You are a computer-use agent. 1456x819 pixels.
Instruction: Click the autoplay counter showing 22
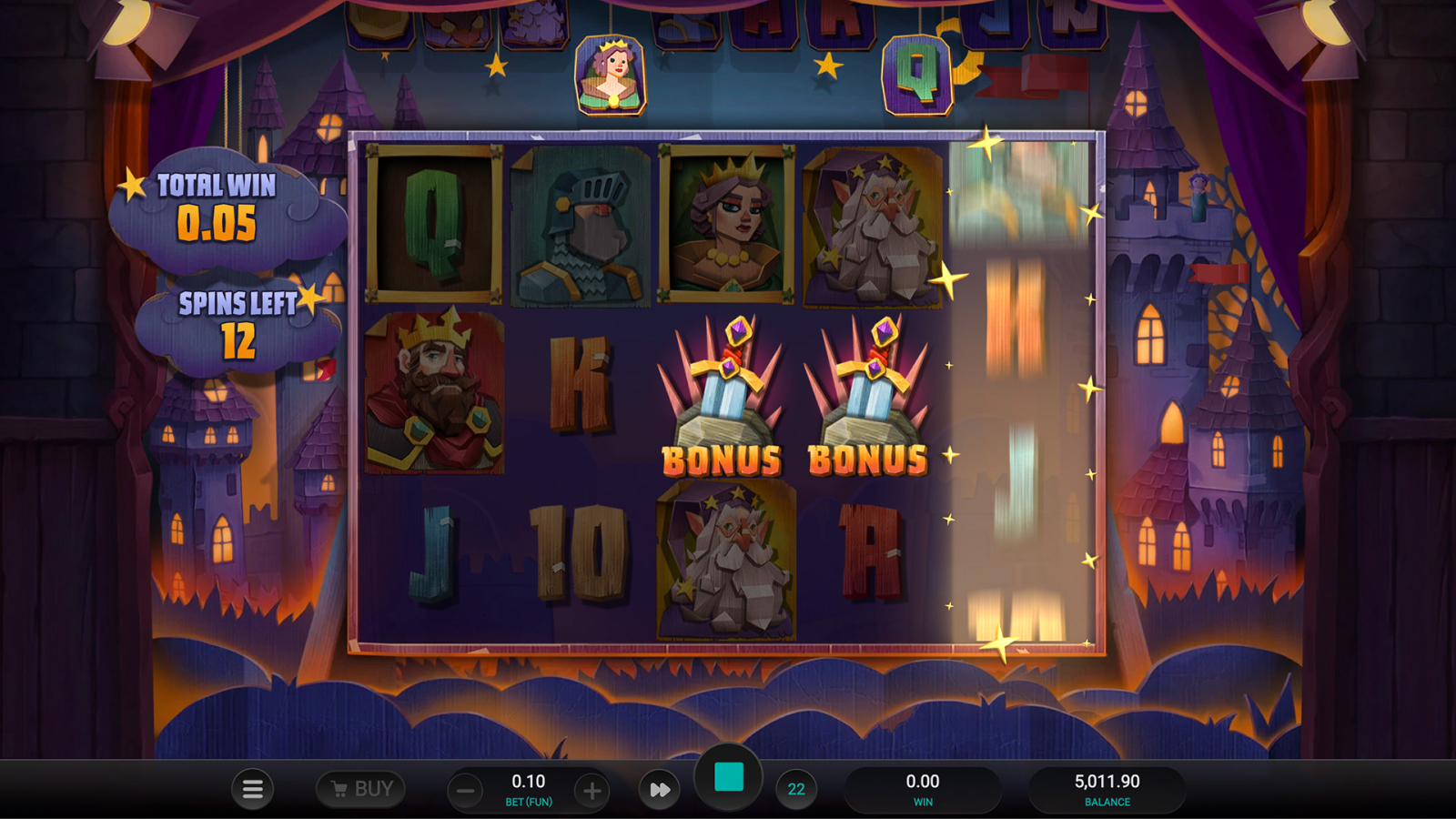(796, 789)
